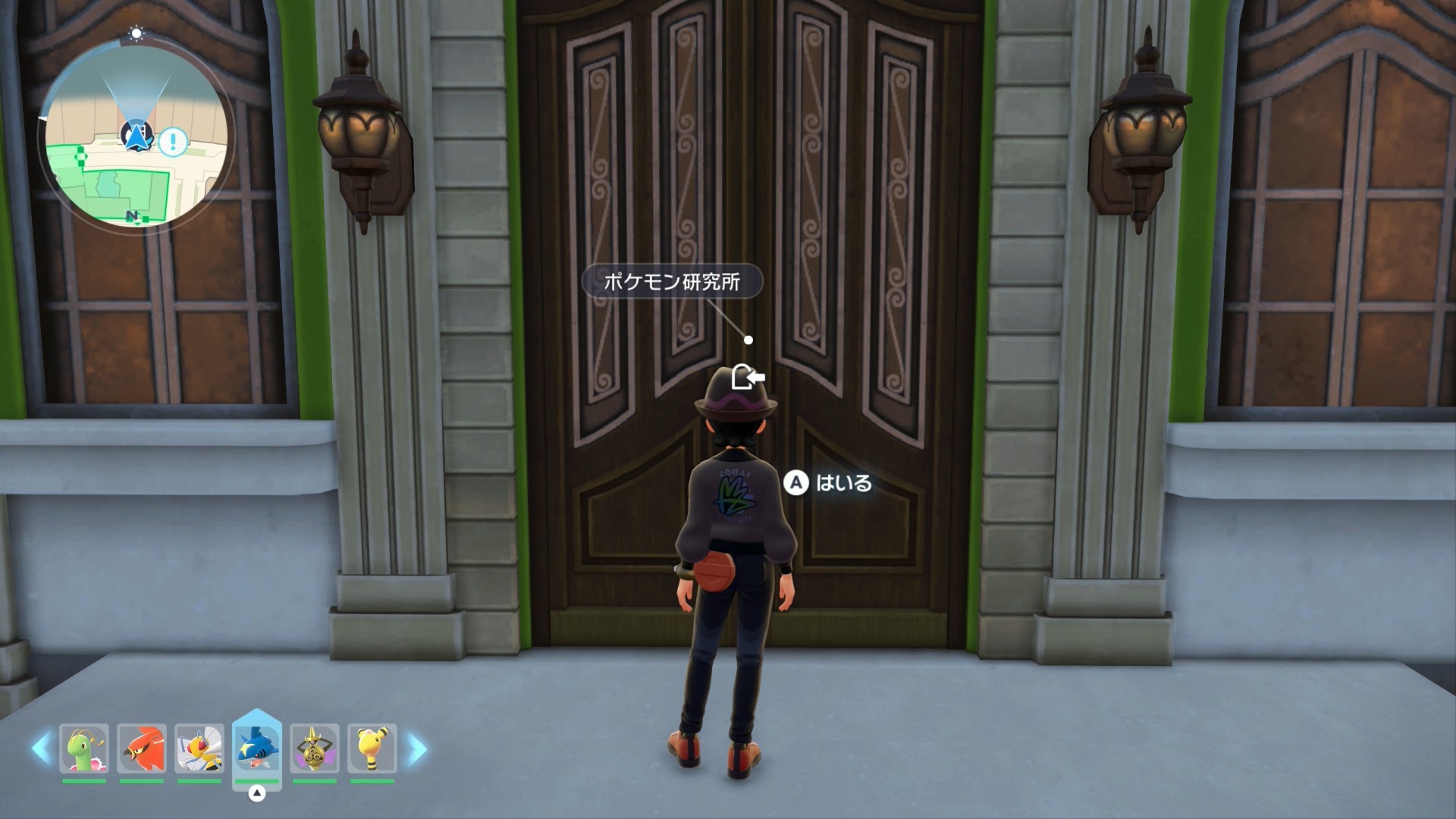Click the exclamation mark marker on the minimap
This screenshot has height=819, width=1456.
coord(174,141)
